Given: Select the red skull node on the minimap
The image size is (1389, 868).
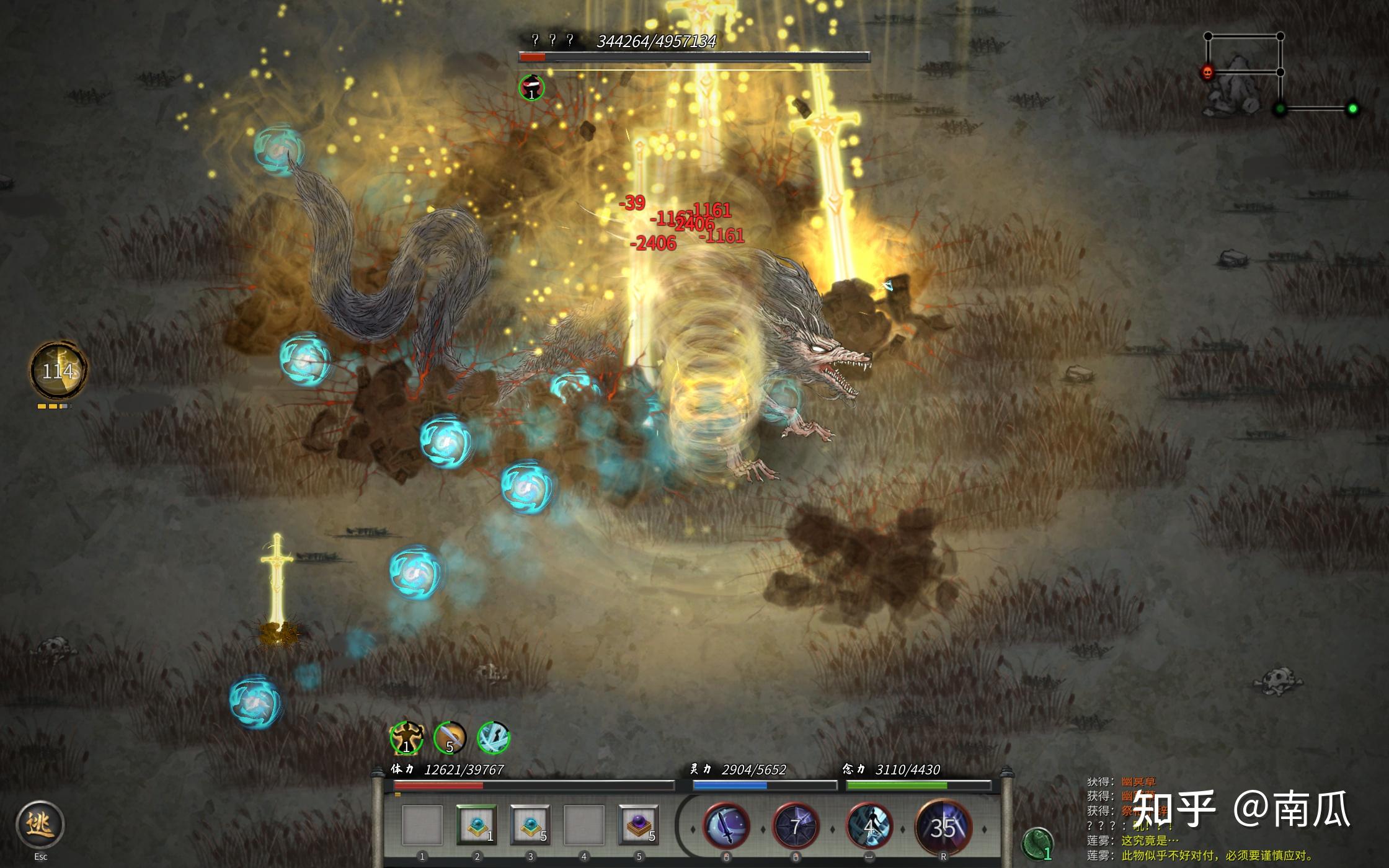Looking at the screenshot, I should pos(1207,73).
